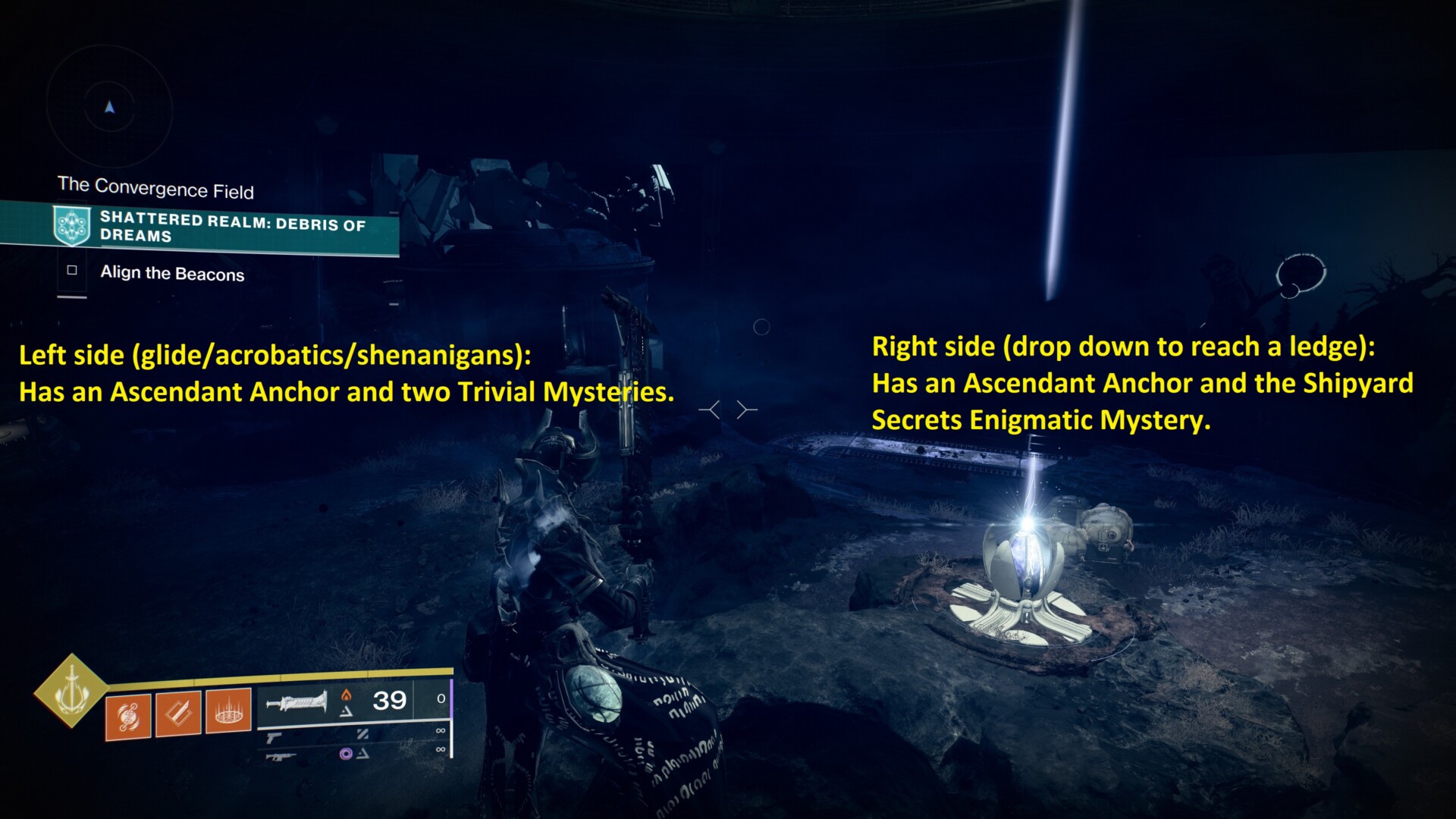Trigger the throwing knife melee ability

coord(178,714)
